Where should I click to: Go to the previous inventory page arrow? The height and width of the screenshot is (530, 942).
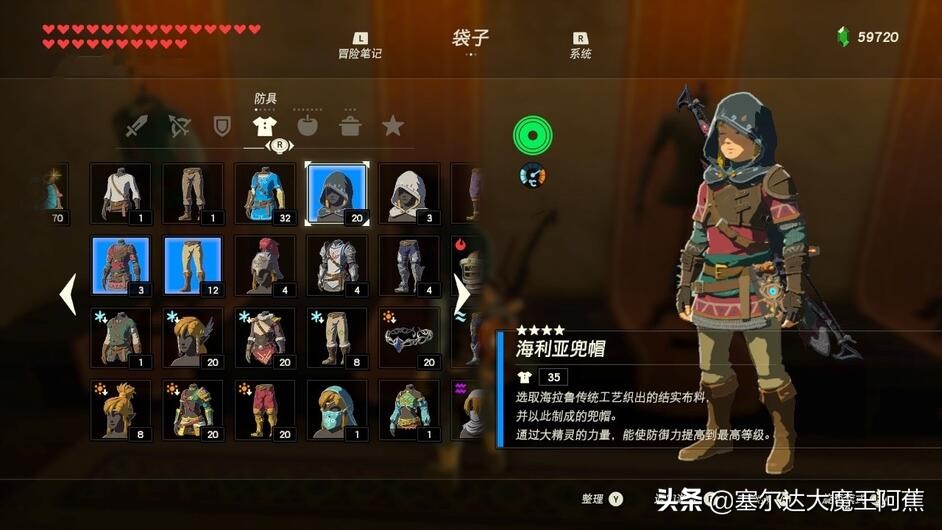[69, 294]
